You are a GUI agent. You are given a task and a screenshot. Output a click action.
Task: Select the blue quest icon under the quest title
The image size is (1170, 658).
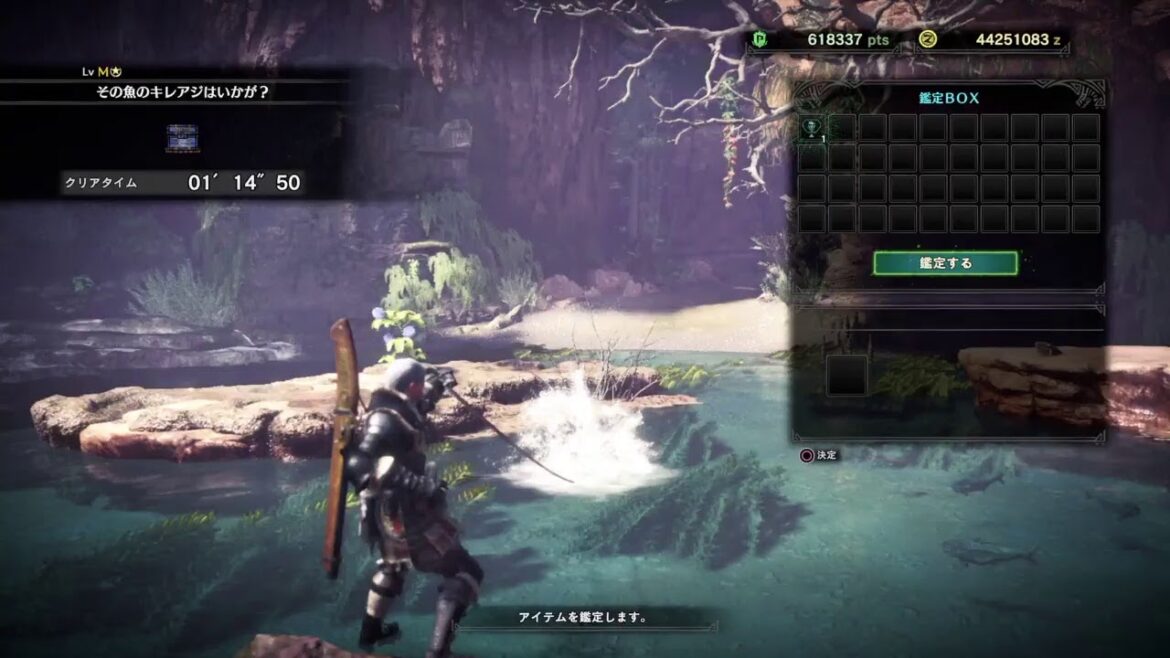pos(182,138)
